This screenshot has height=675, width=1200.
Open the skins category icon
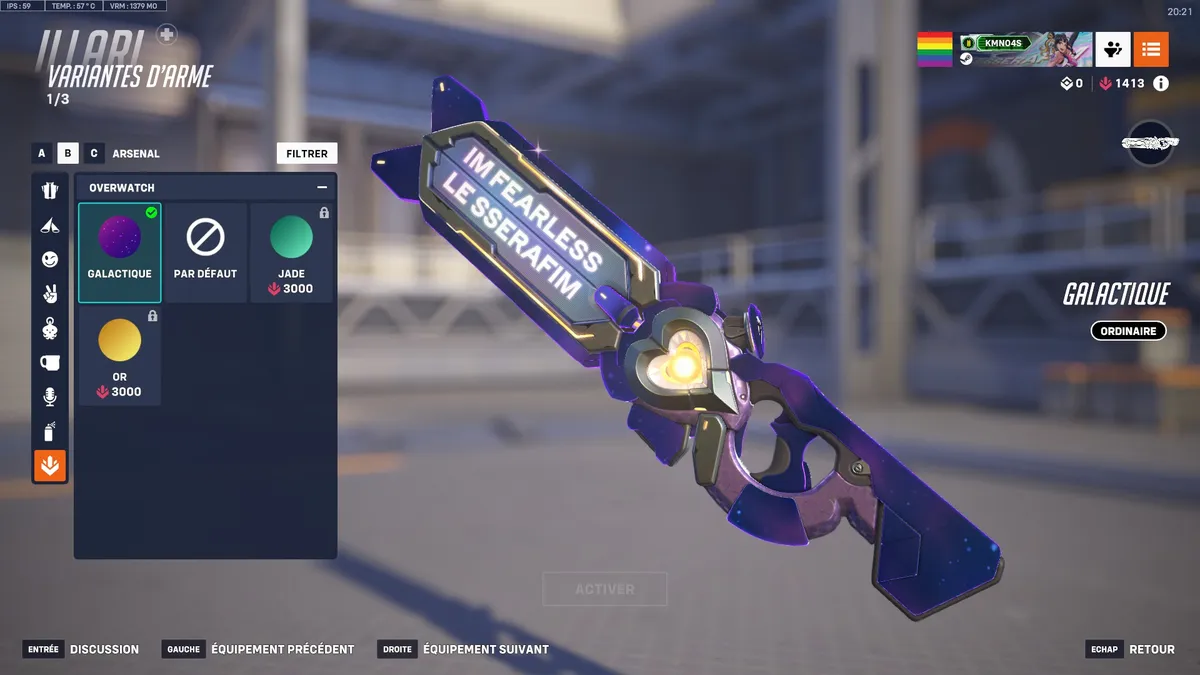[50, 191]
